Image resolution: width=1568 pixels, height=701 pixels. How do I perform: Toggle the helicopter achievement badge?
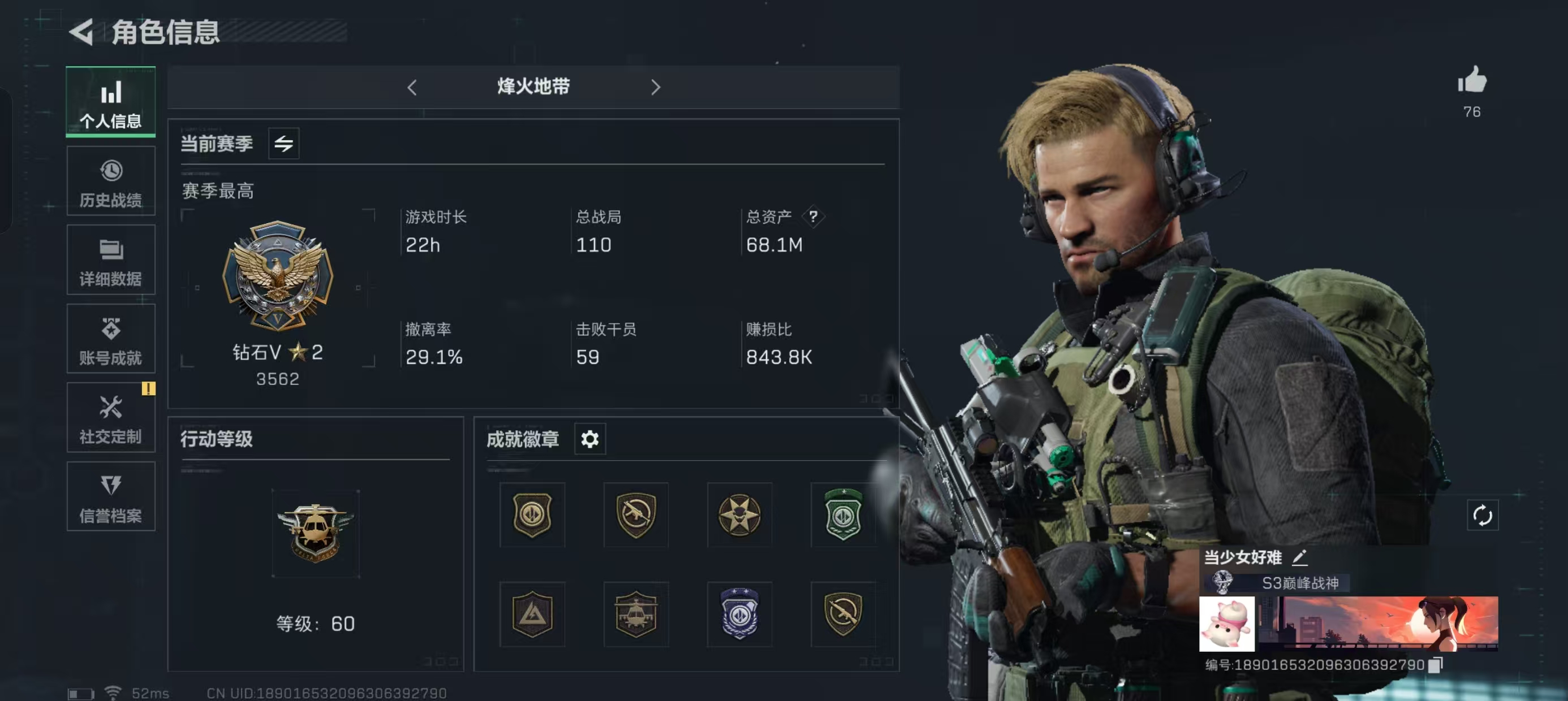[635, 615]
